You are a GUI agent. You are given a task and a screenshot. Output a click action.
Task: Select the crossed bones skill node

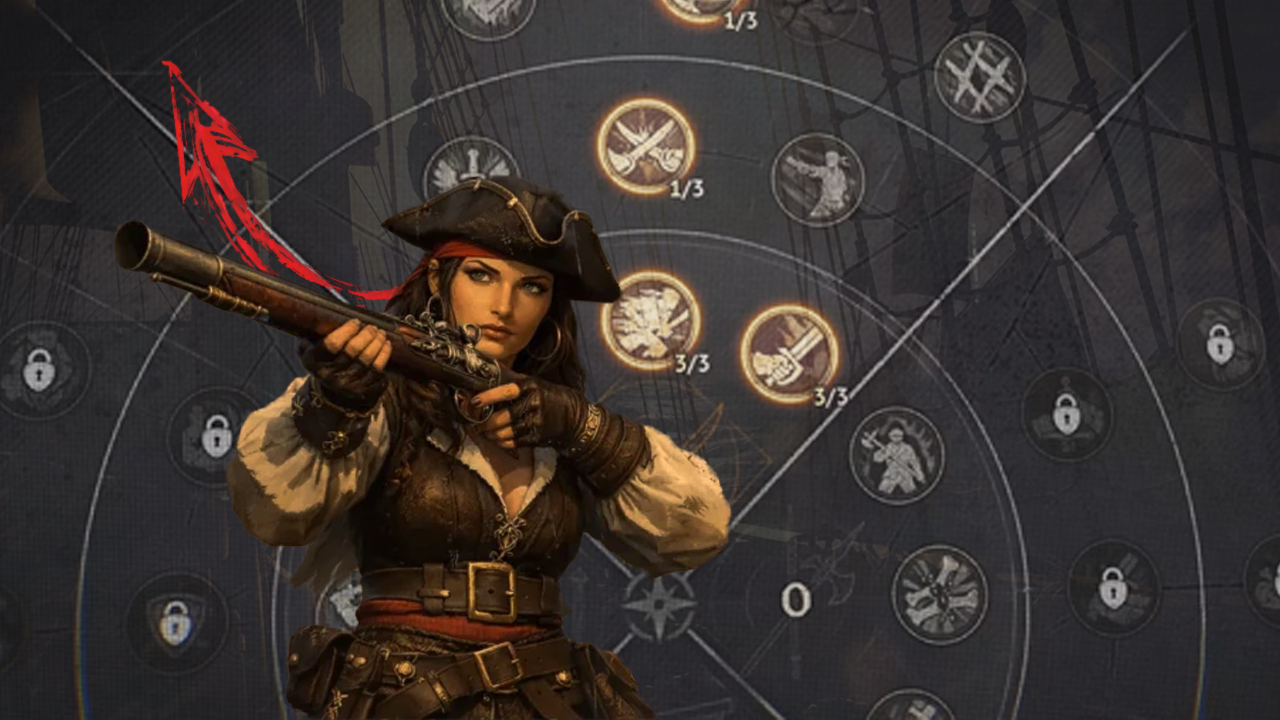pyautogui.click(x=939, y=594)
